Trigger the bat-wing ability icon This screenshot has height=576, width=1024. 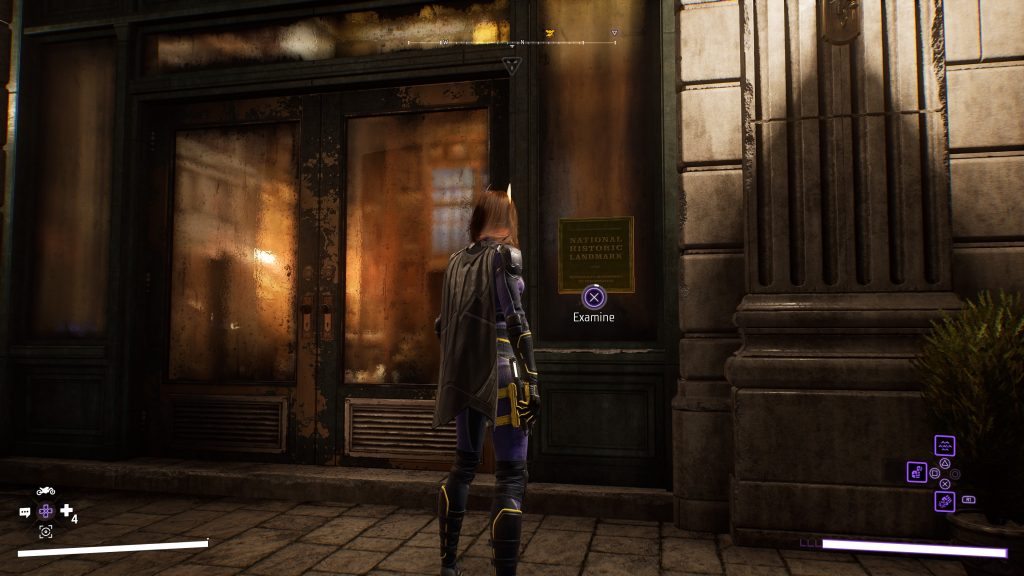tap(944, 445)
